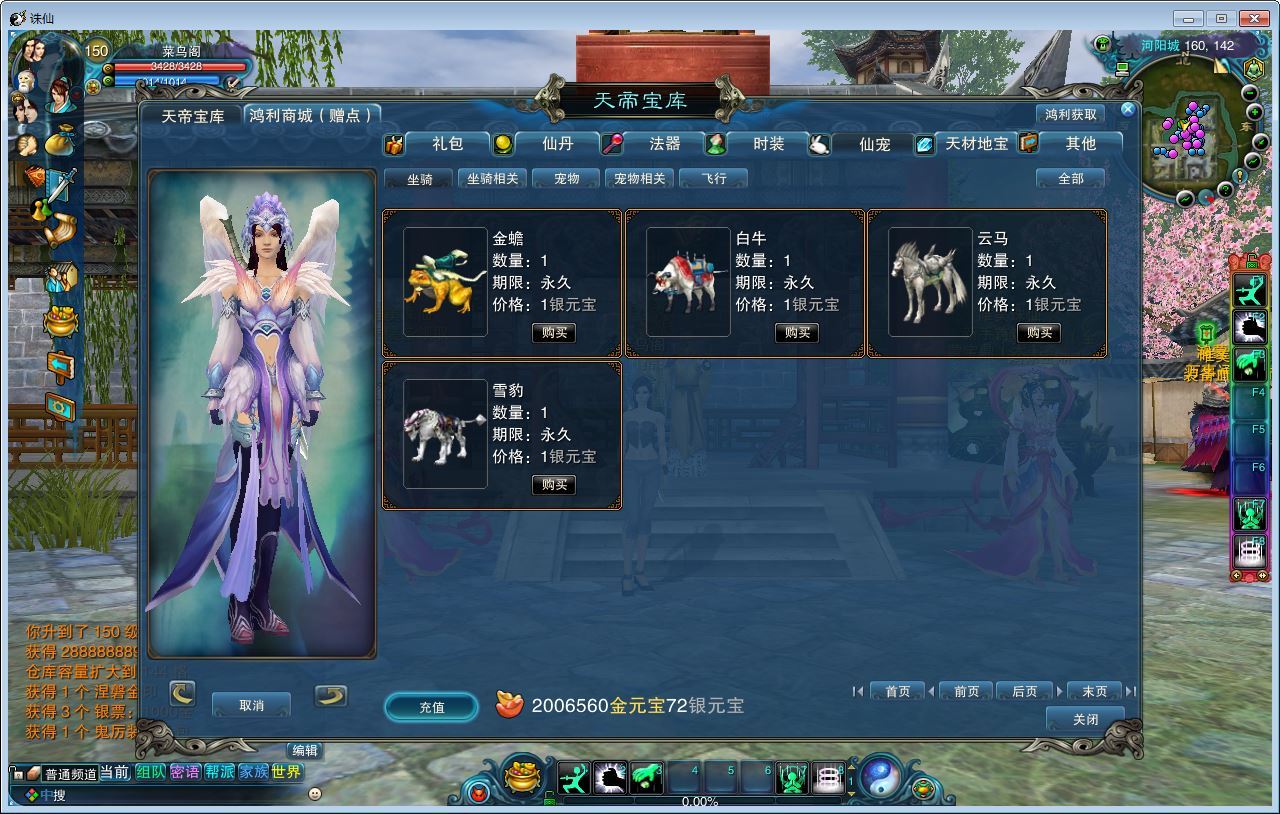Viewport: 1280px width, 814px height.
Task: Purchase the 白牛 white ox mount
Action: point(797,333)
